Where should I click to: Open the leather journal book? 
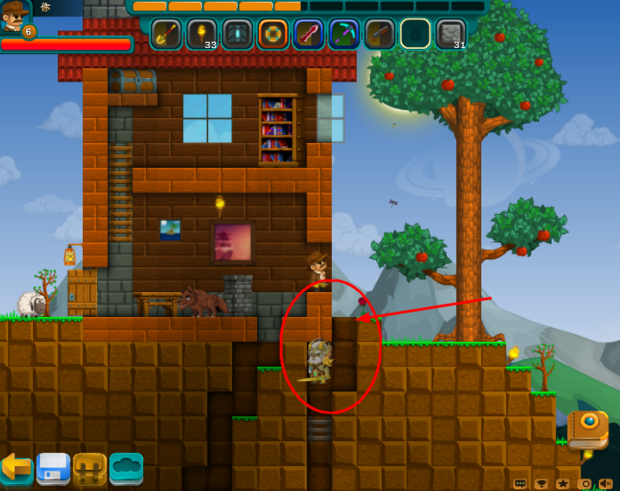point(587,427)
